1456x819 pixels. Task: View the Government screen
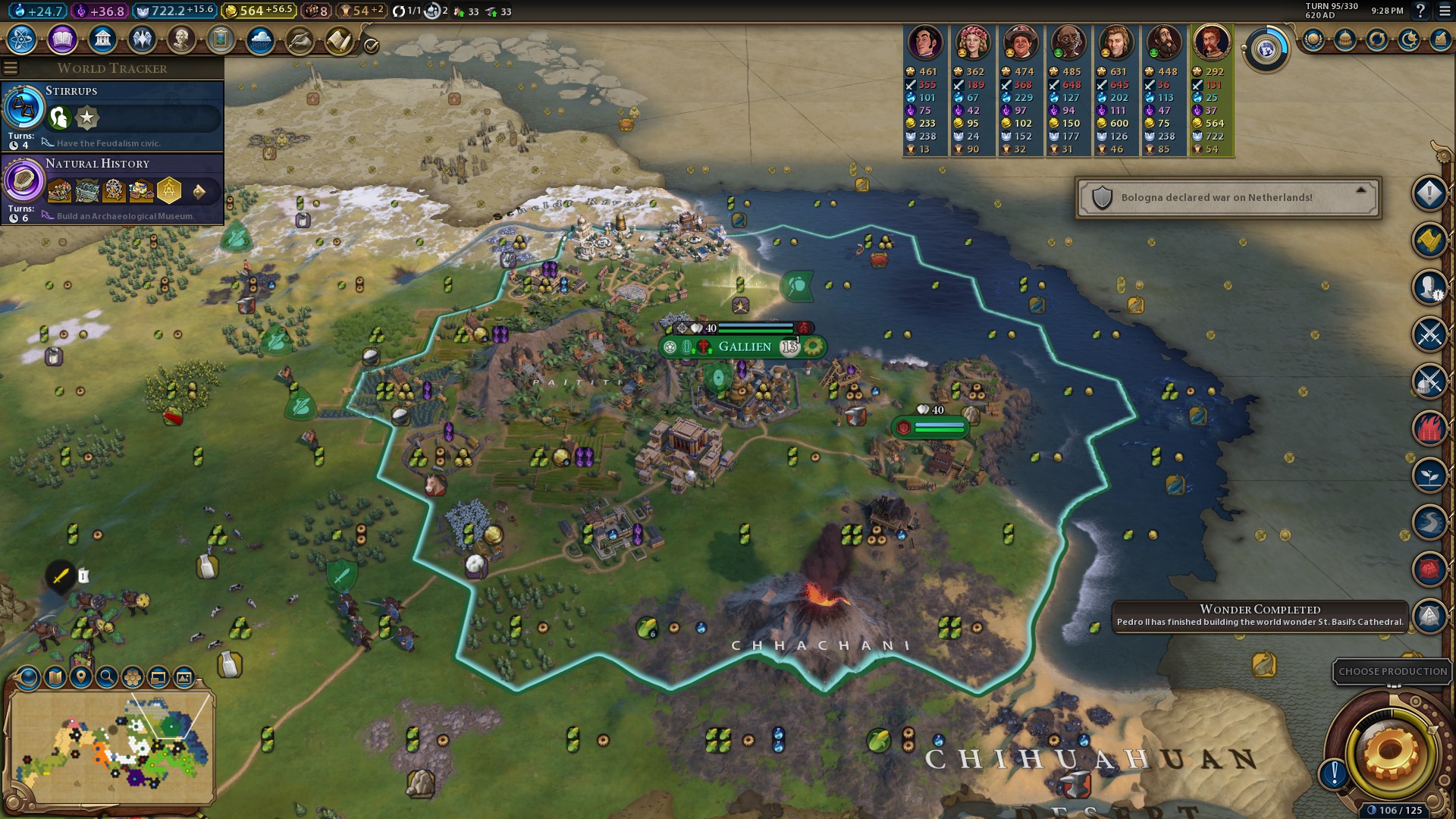tap(102, 39)
